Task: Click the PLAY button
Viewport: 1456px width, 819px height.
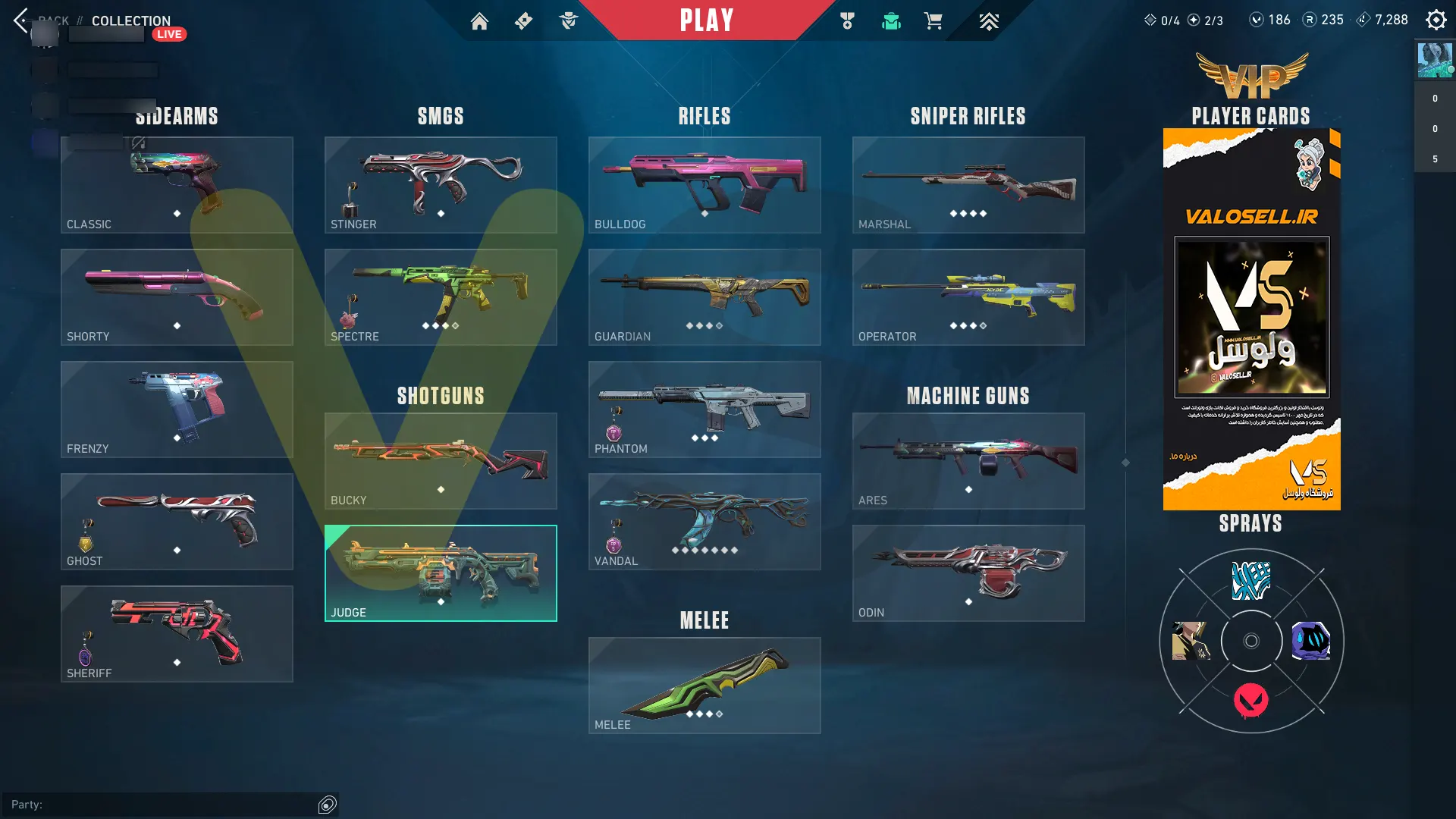Action: point(706,20)
